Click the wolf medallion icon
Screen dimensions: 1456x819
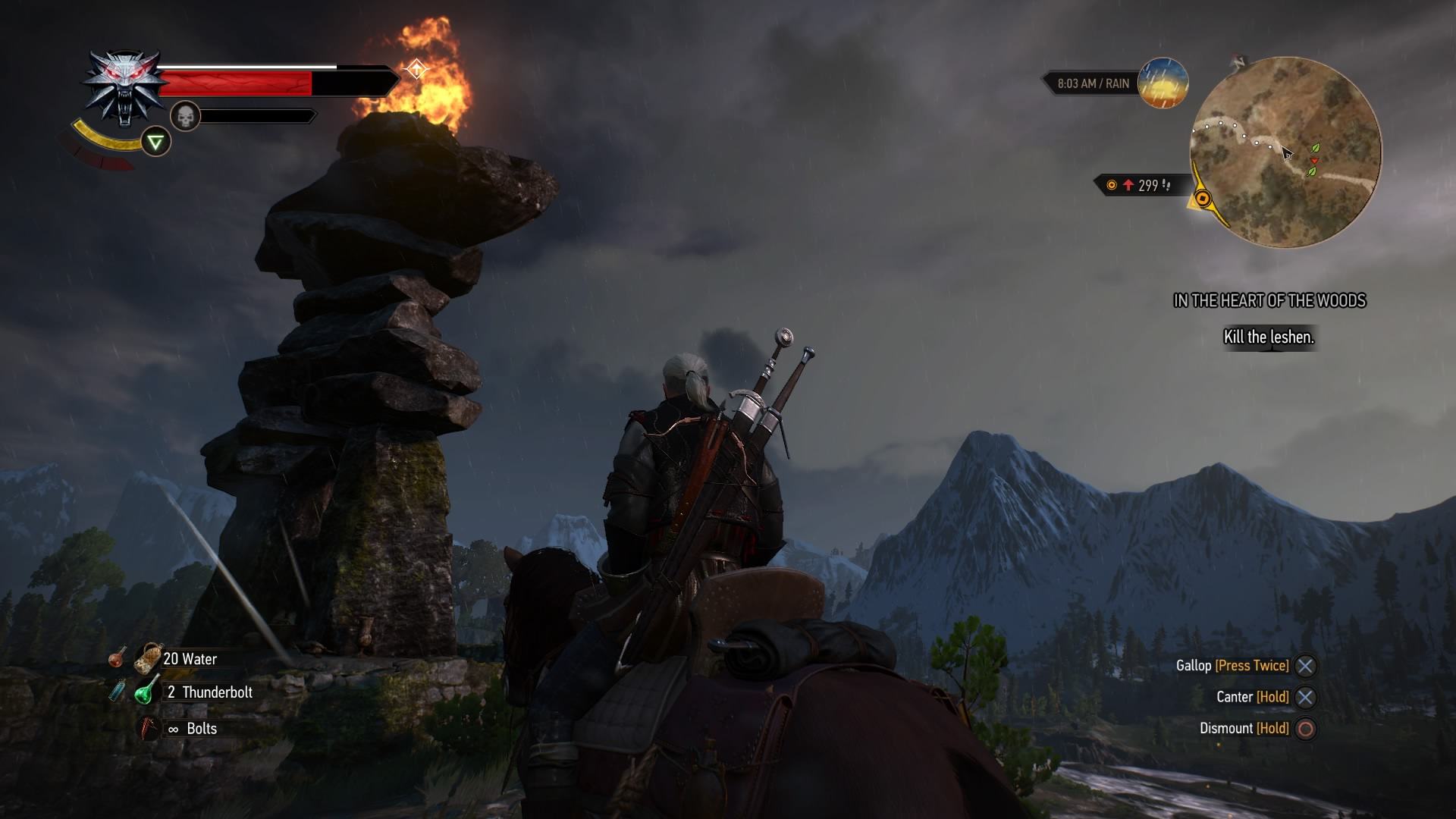[124, 86]
